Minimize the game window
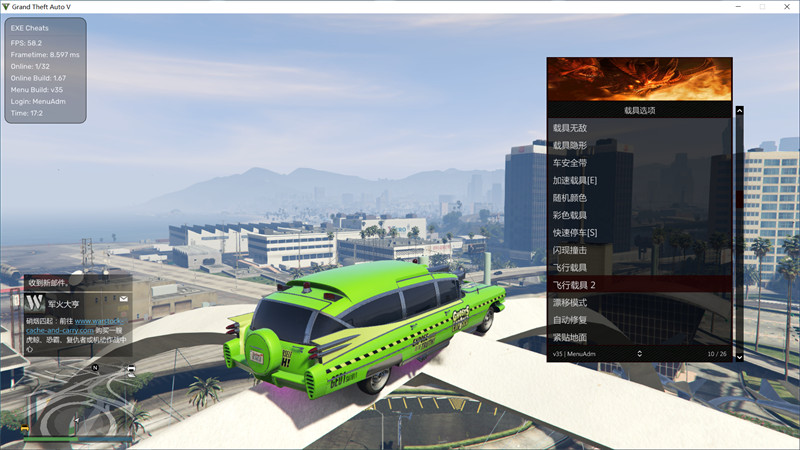Screen dimensions: 800x450 [x=737, y=7]
